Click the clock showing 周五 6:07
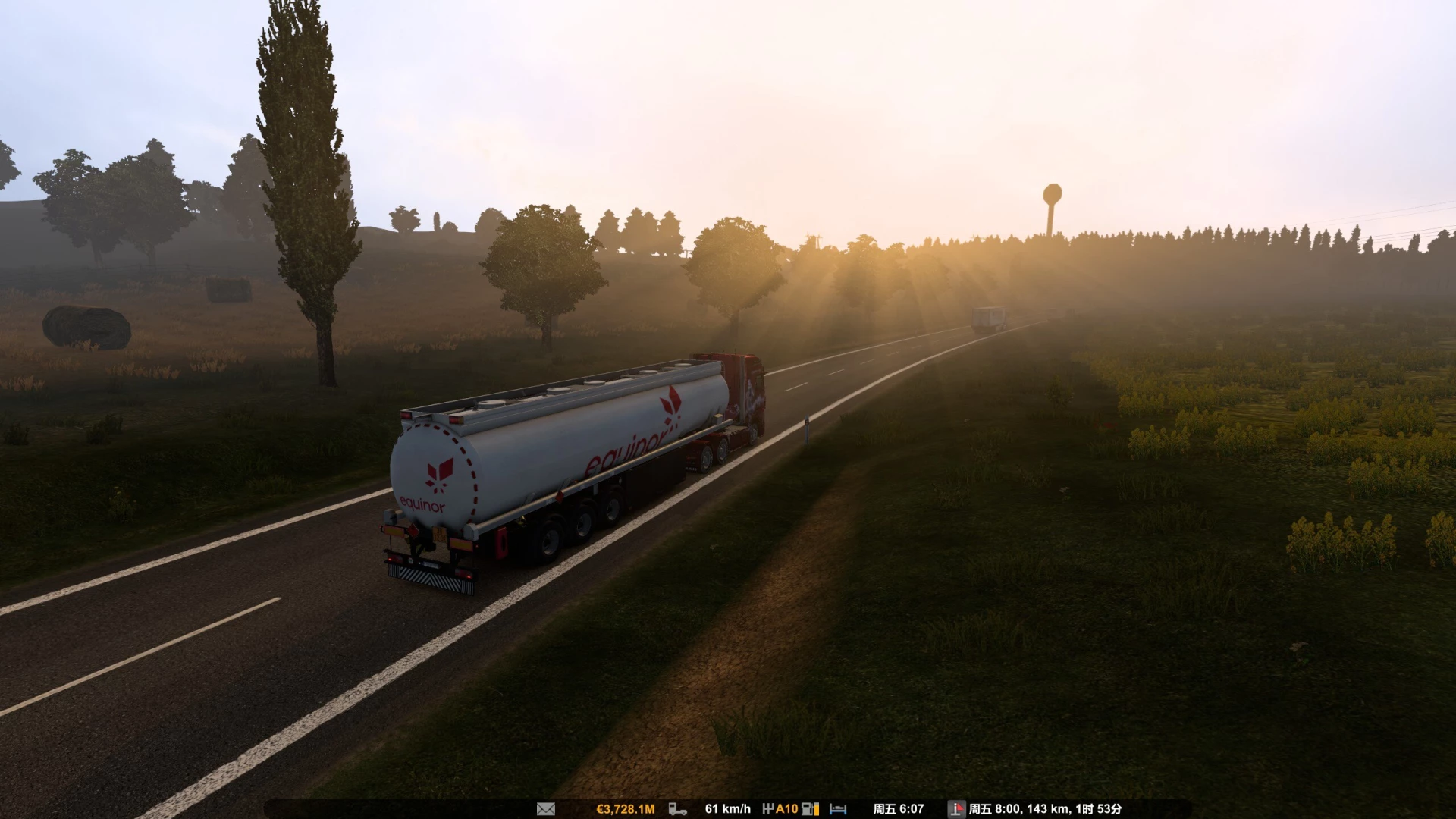This screenshot has height=819, width=1456. 901,809
